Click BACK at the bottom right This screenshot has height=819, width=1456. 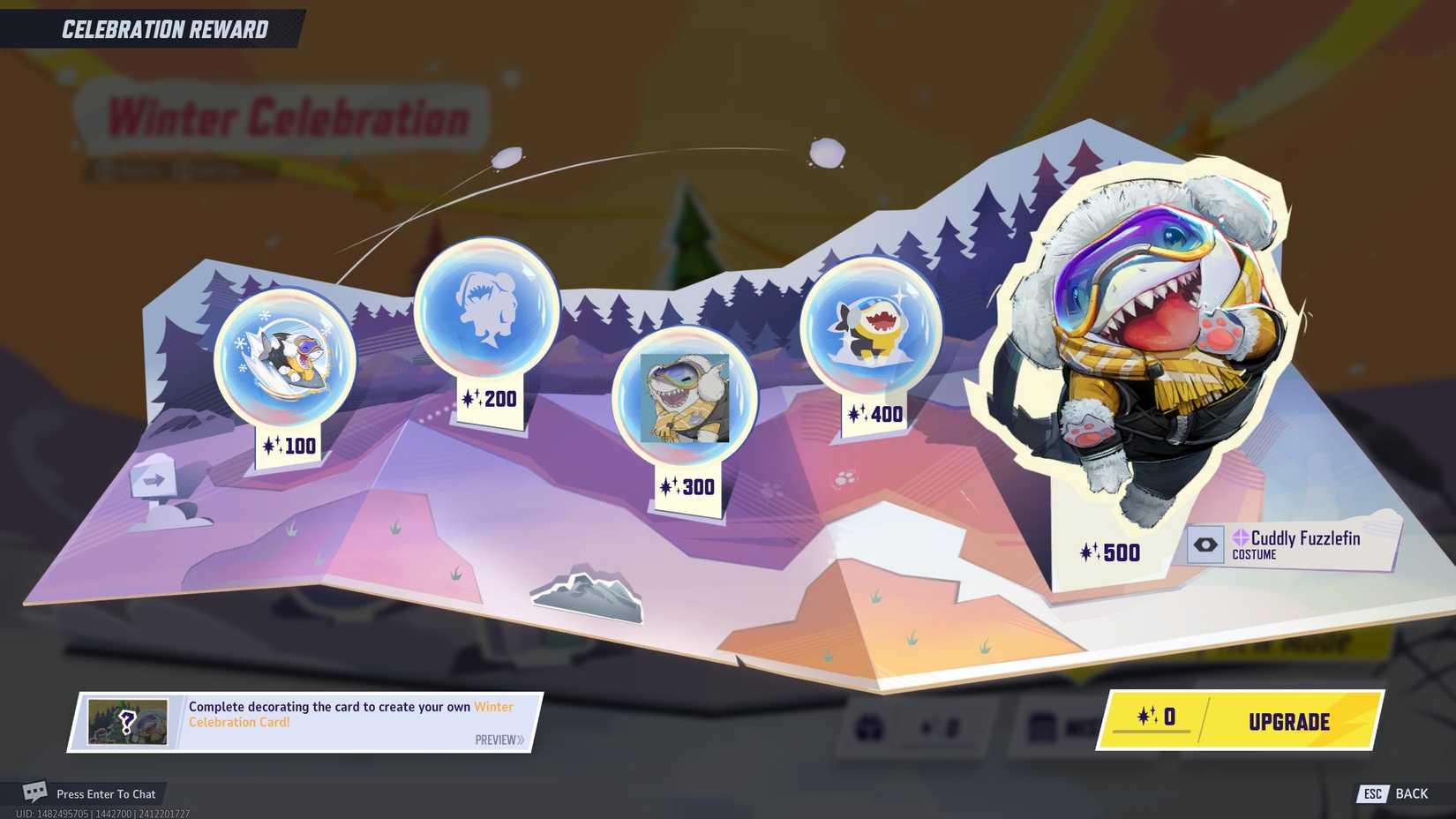pyautogui.click(x=1412, y=793)
